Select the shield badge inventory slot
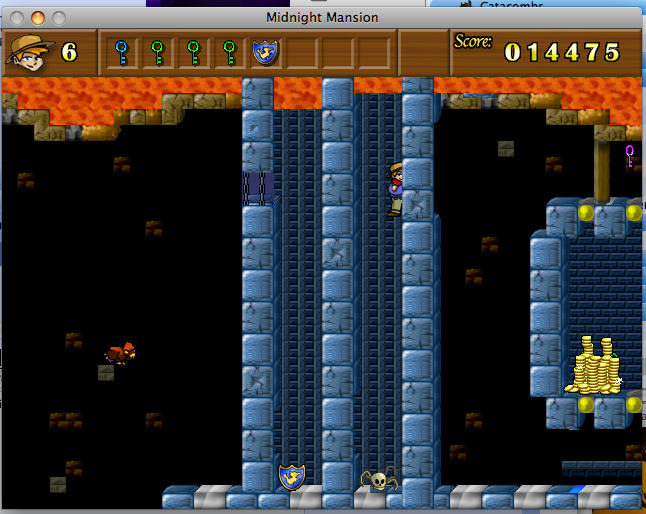This screenshot has height=514, width=646. tap(265, 52)
